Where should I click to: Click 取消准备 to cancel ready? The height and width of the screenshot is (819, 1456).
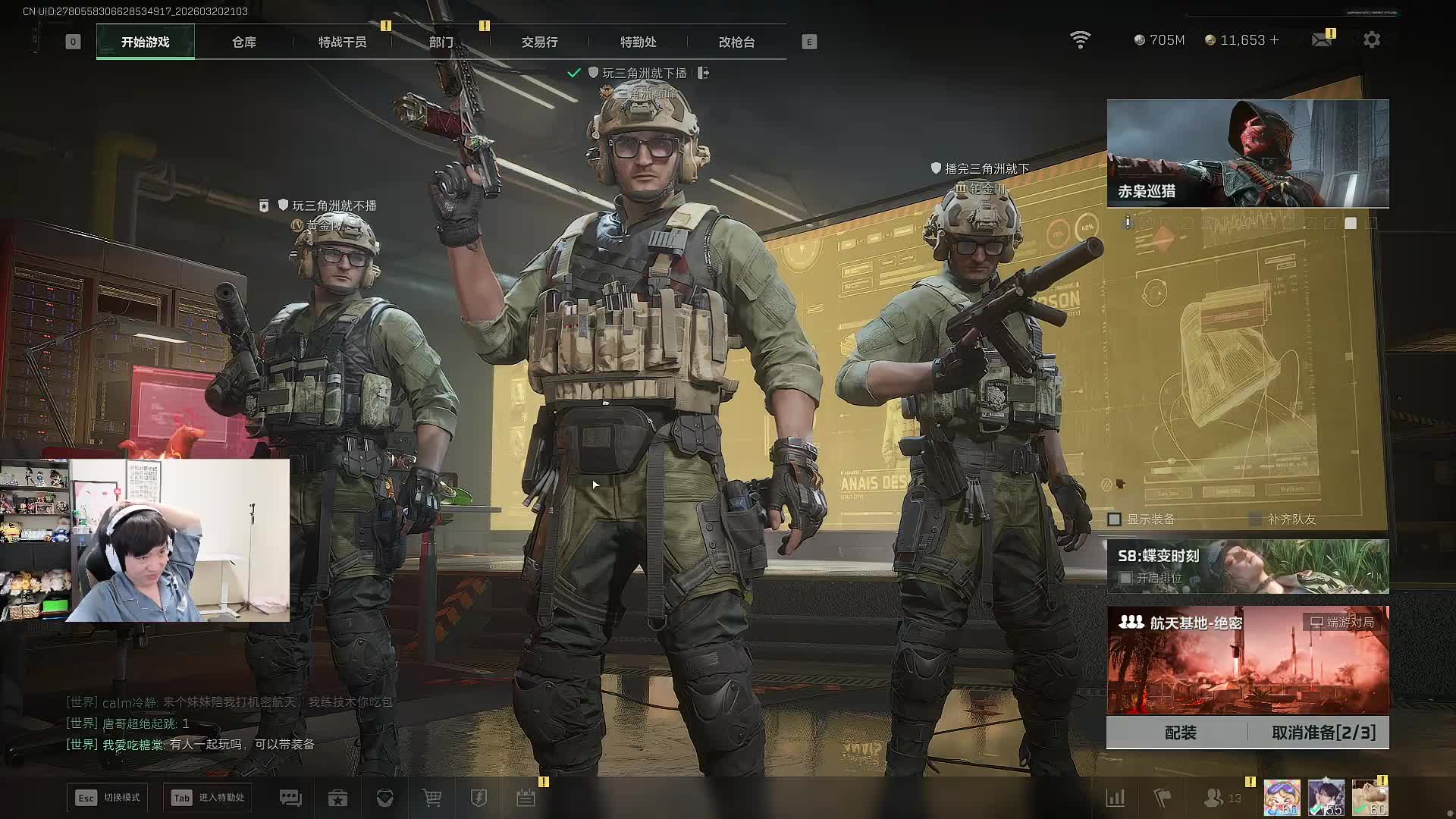(x=1323, y=733)
